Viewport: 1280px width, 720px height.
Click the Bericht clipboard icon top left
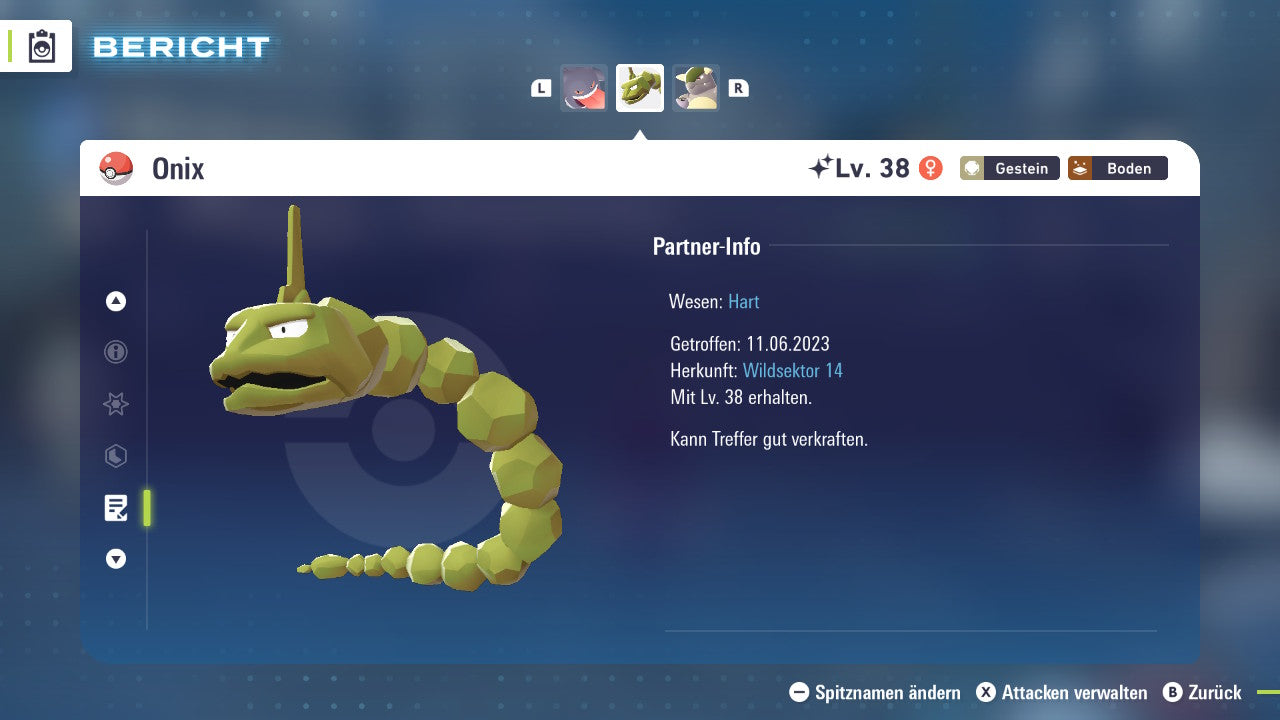click(40, 45)
